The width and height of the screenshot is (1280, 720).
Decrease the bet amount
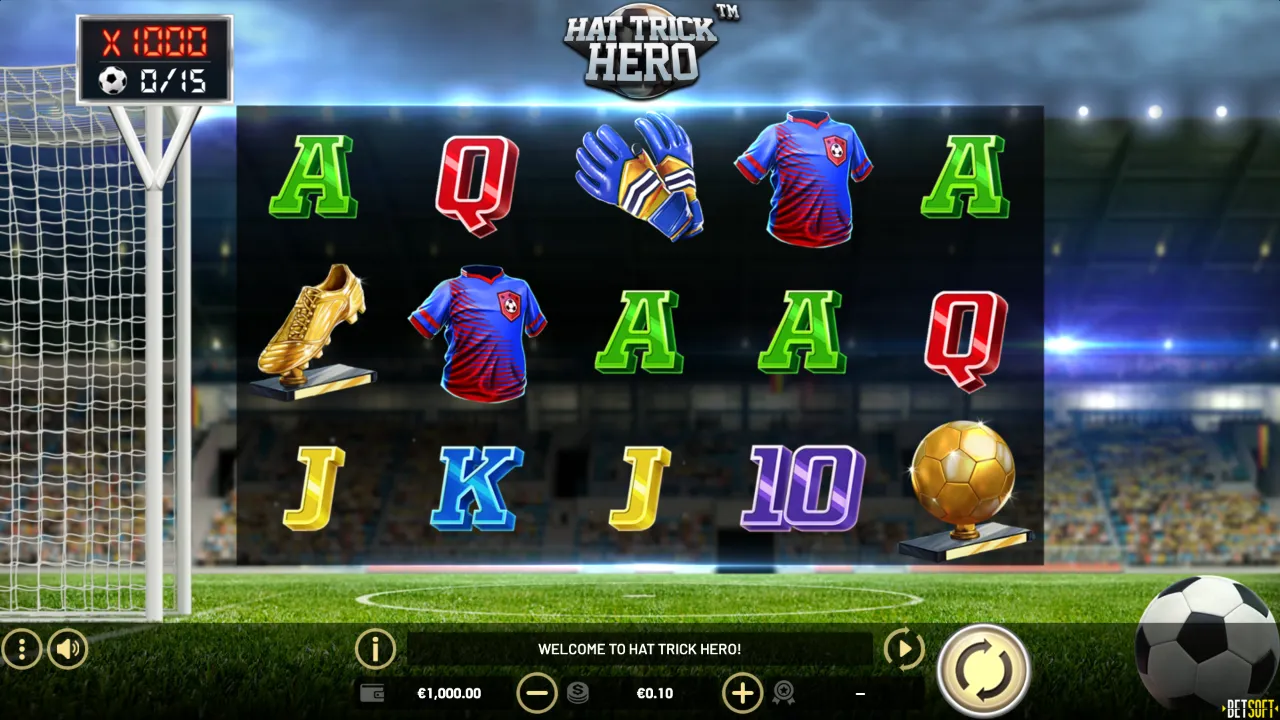538,693
